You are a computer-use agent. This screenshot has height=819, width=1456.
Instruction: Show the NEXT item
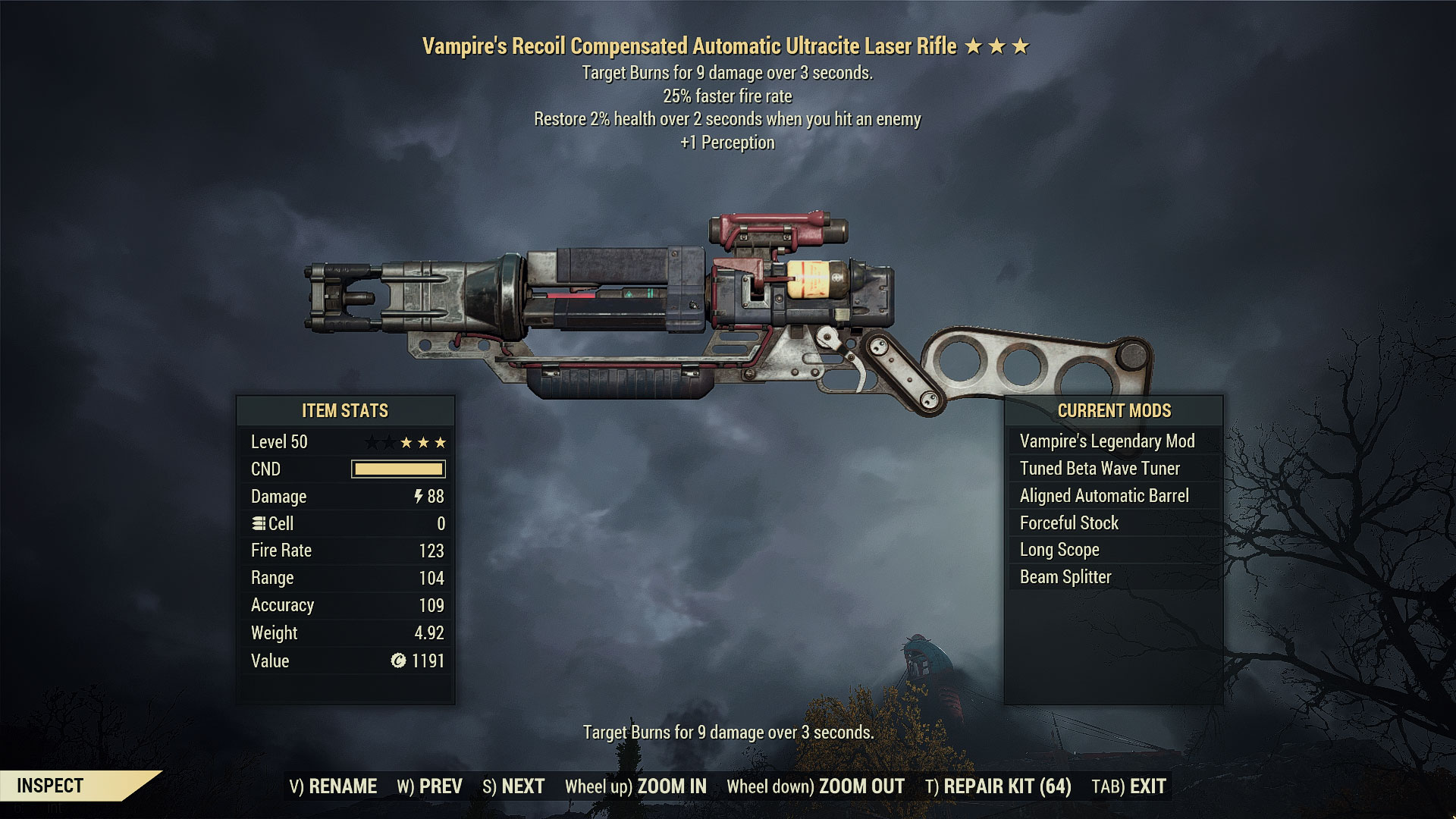pyautogui.click(x=513, y=786)
